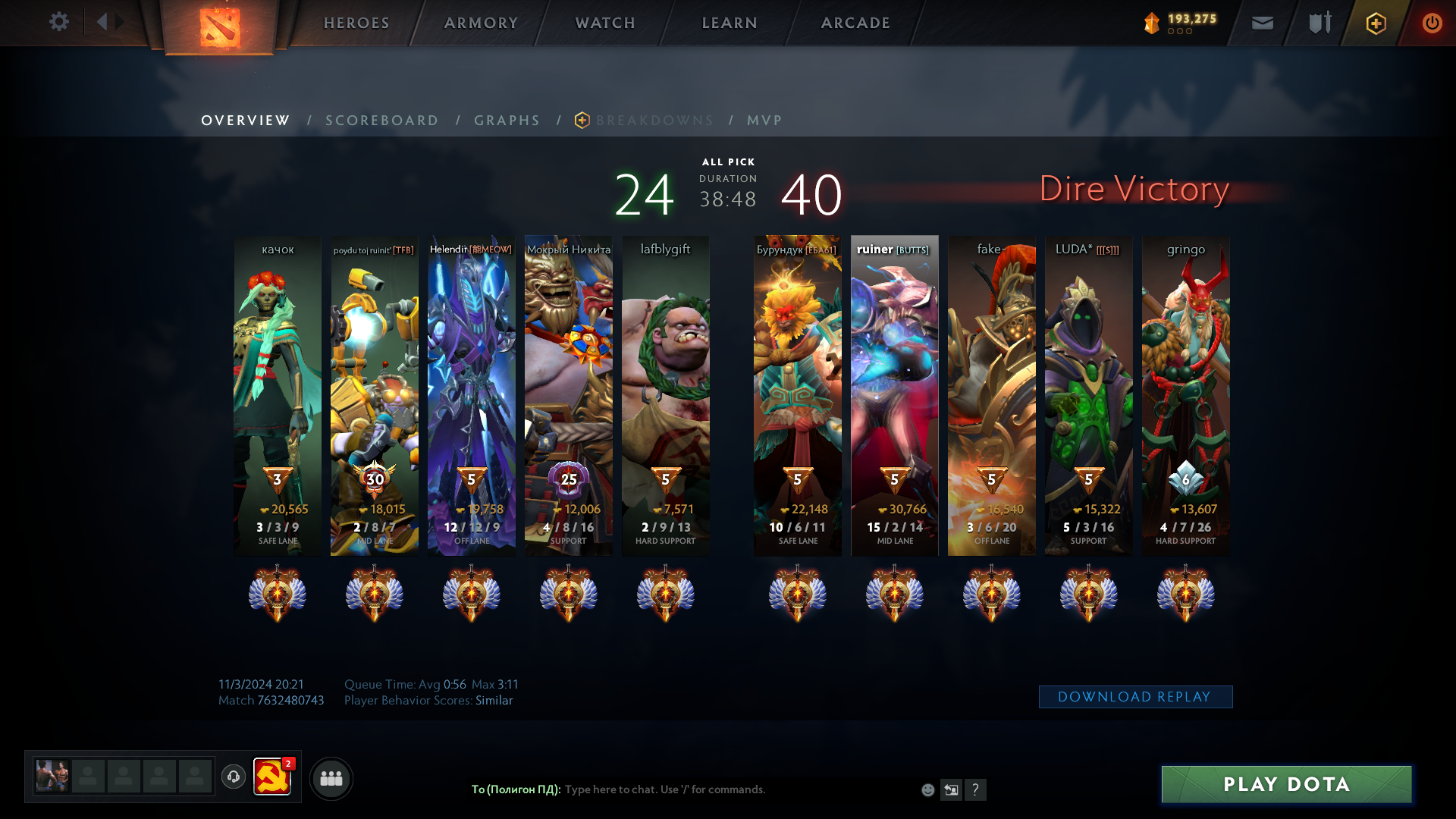The image size is (1456, 819).
Task: Open the Heroes menu
Action: pyautogui.click(x=356, y=23)
